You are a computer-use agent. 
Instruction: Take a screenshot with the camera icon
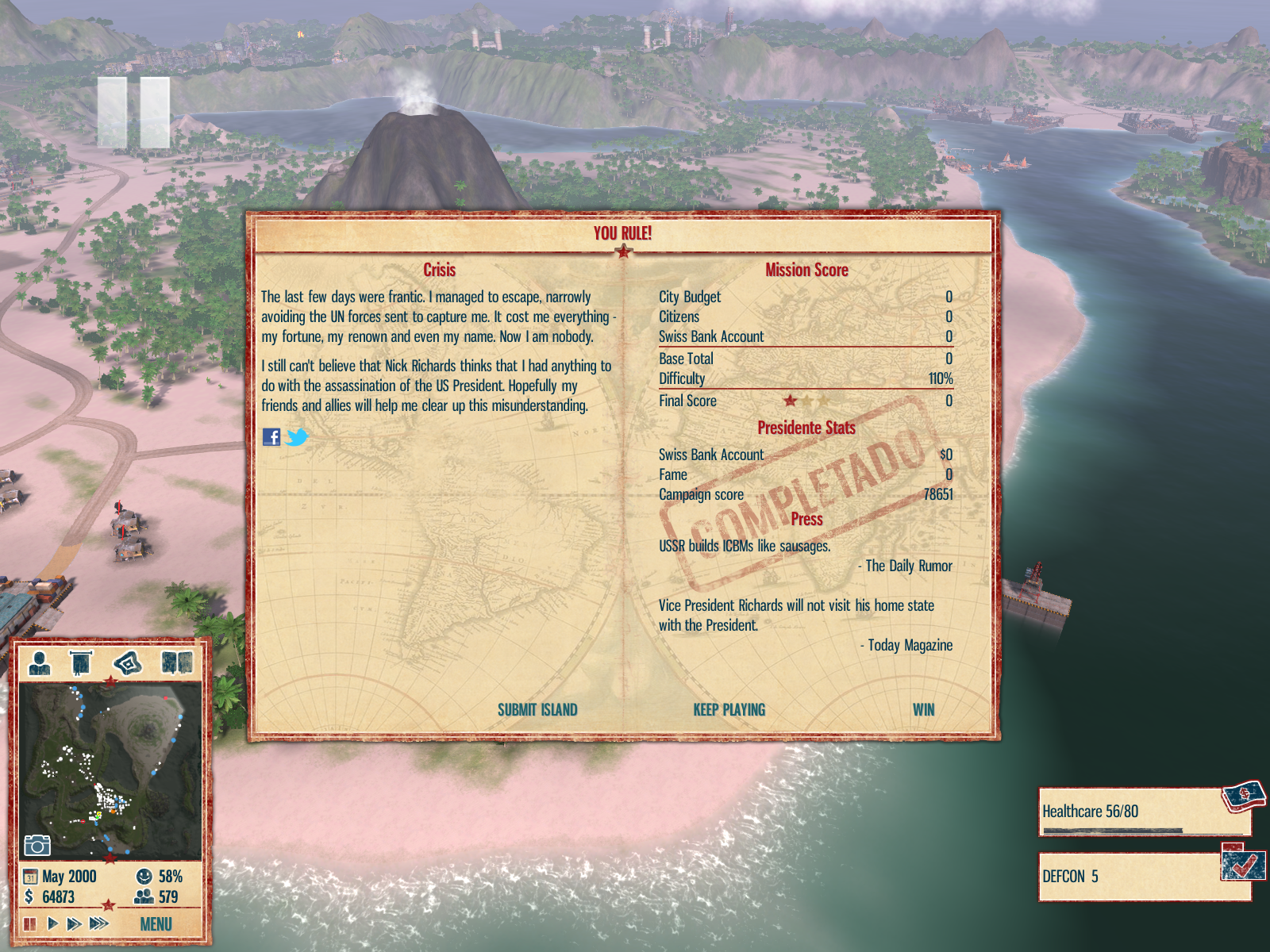(37, 846)
